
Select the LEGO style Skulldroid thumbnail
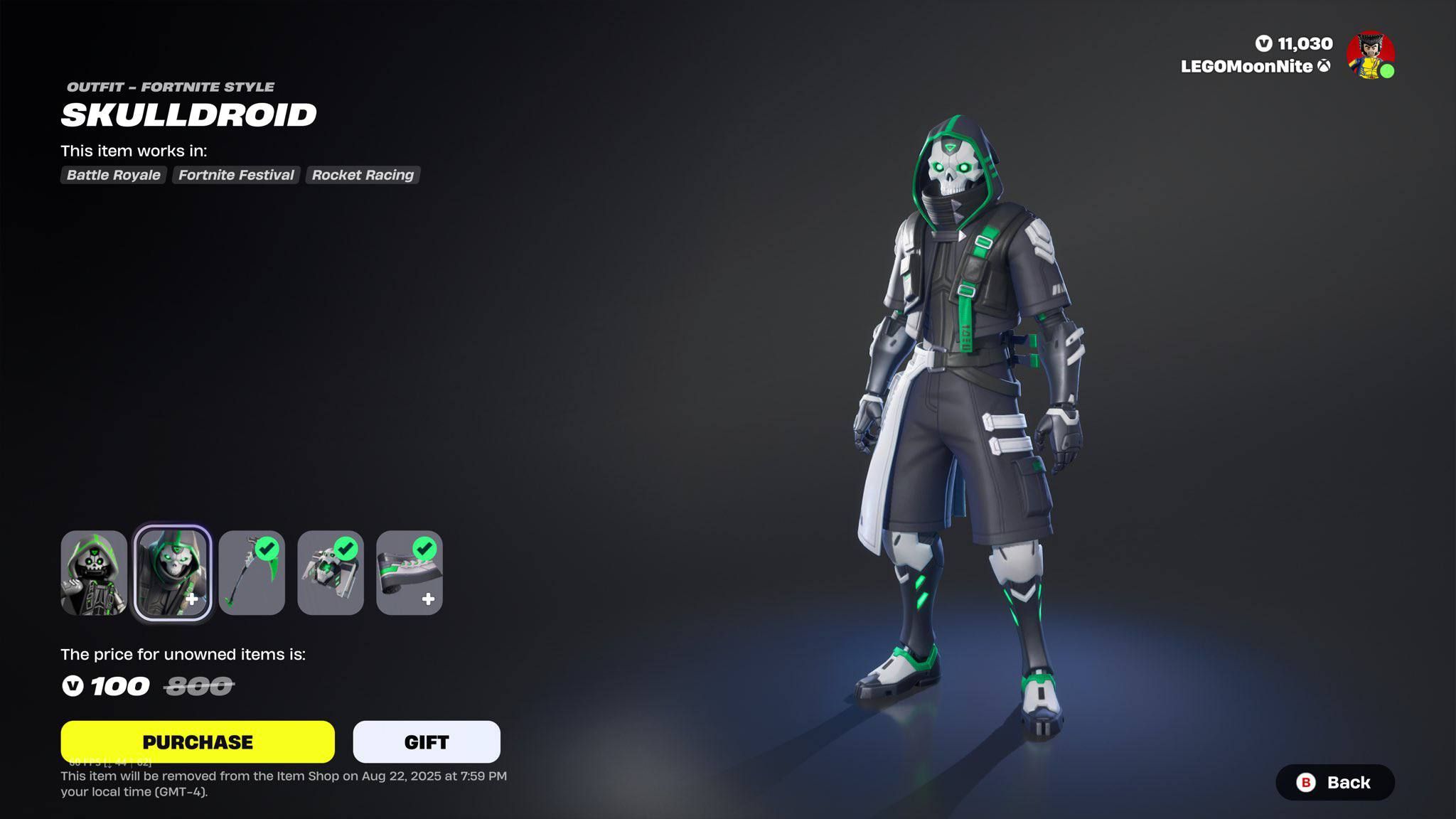[94, 572]
